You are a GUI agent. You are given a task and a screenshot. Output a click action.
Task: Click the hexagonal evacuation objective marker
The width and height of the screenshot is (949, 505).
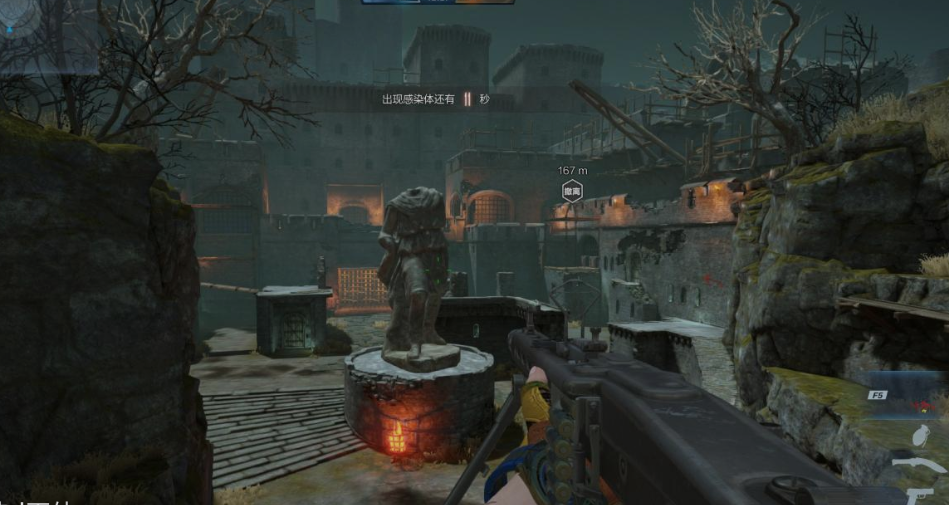572,191
